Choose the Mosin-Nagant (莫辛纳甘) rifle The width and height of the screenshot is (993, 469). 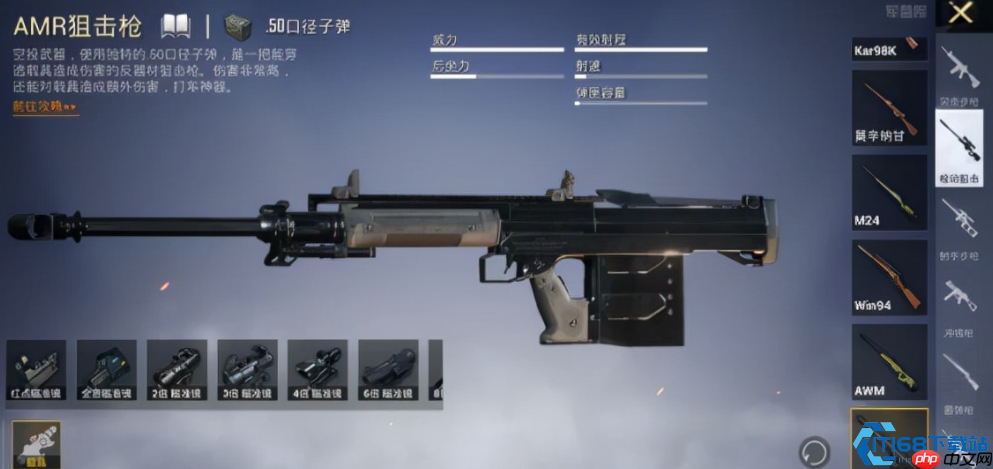point(889,110)
